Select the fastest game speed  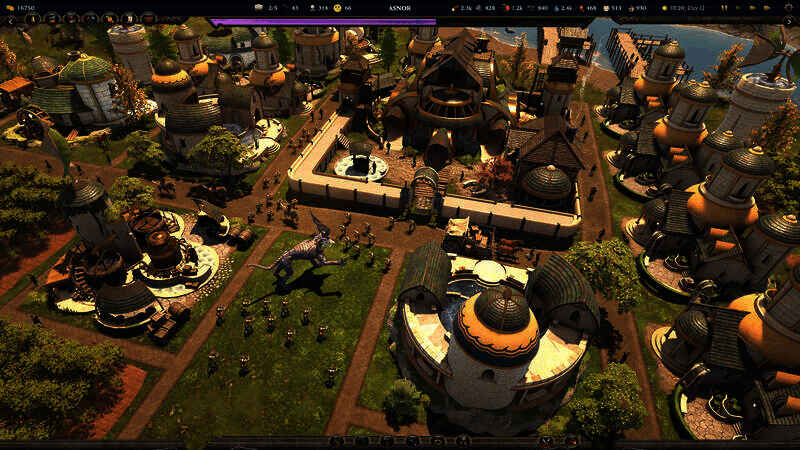(x=766, y=8)
